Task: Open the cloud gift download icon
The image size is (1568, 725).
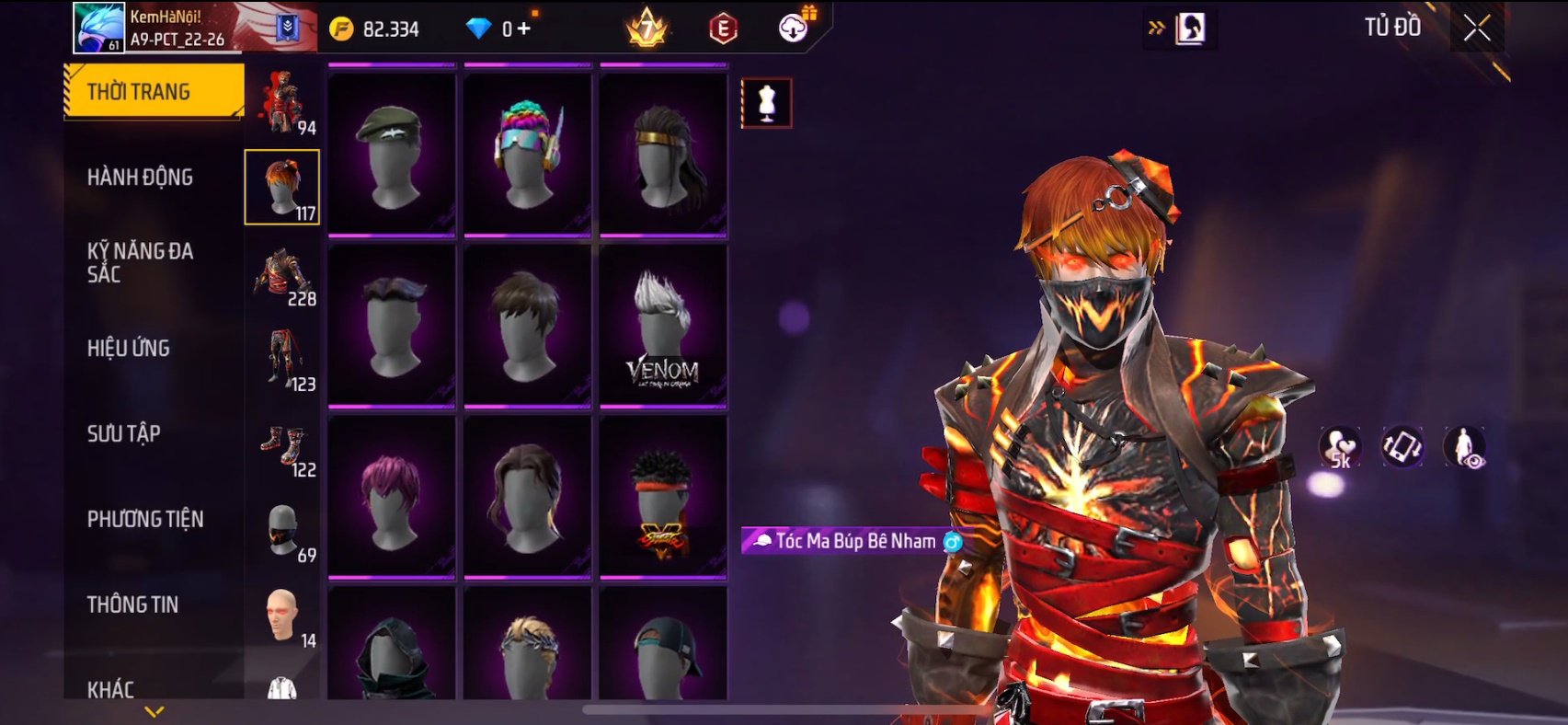Action: coord(794,28)
